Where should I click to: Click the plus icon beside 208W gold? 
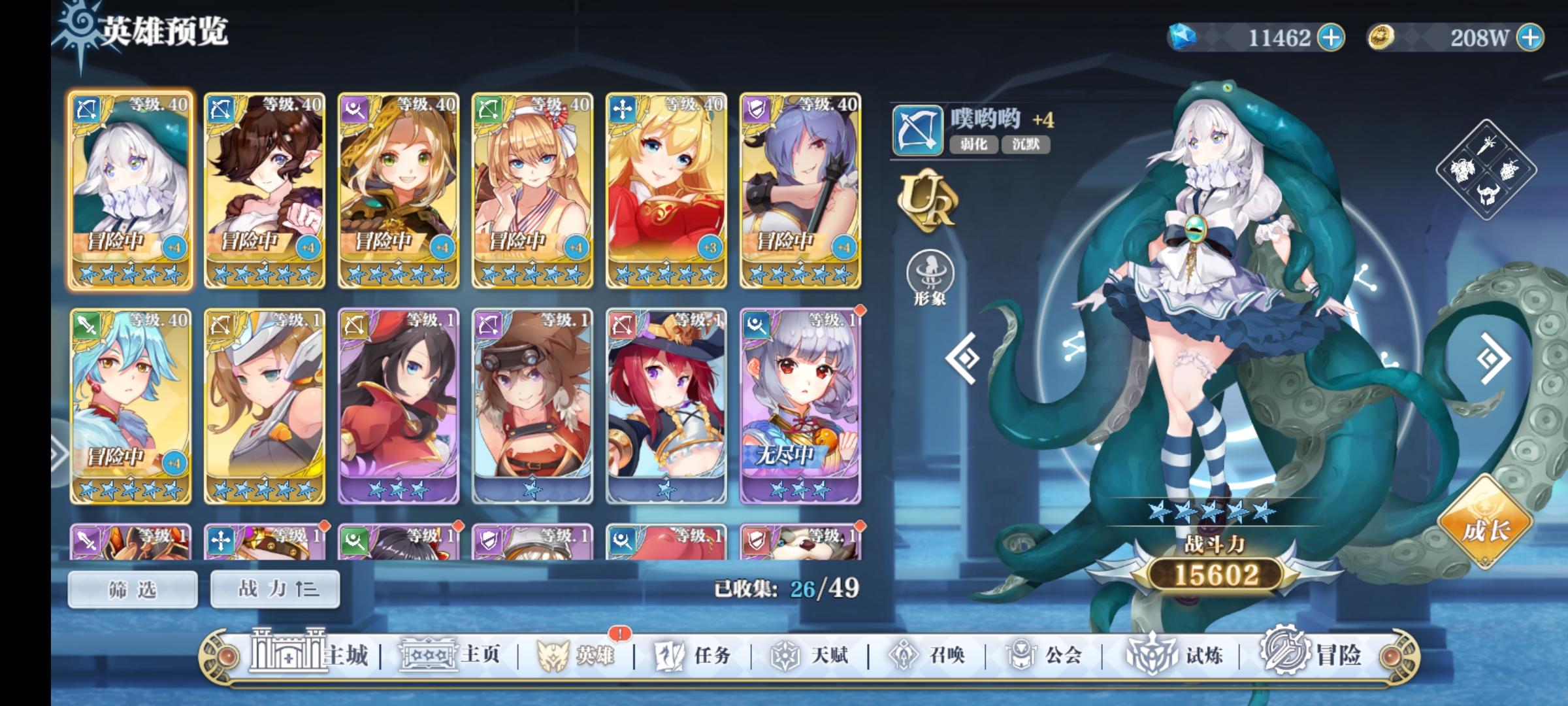(x=1529, y=38)
